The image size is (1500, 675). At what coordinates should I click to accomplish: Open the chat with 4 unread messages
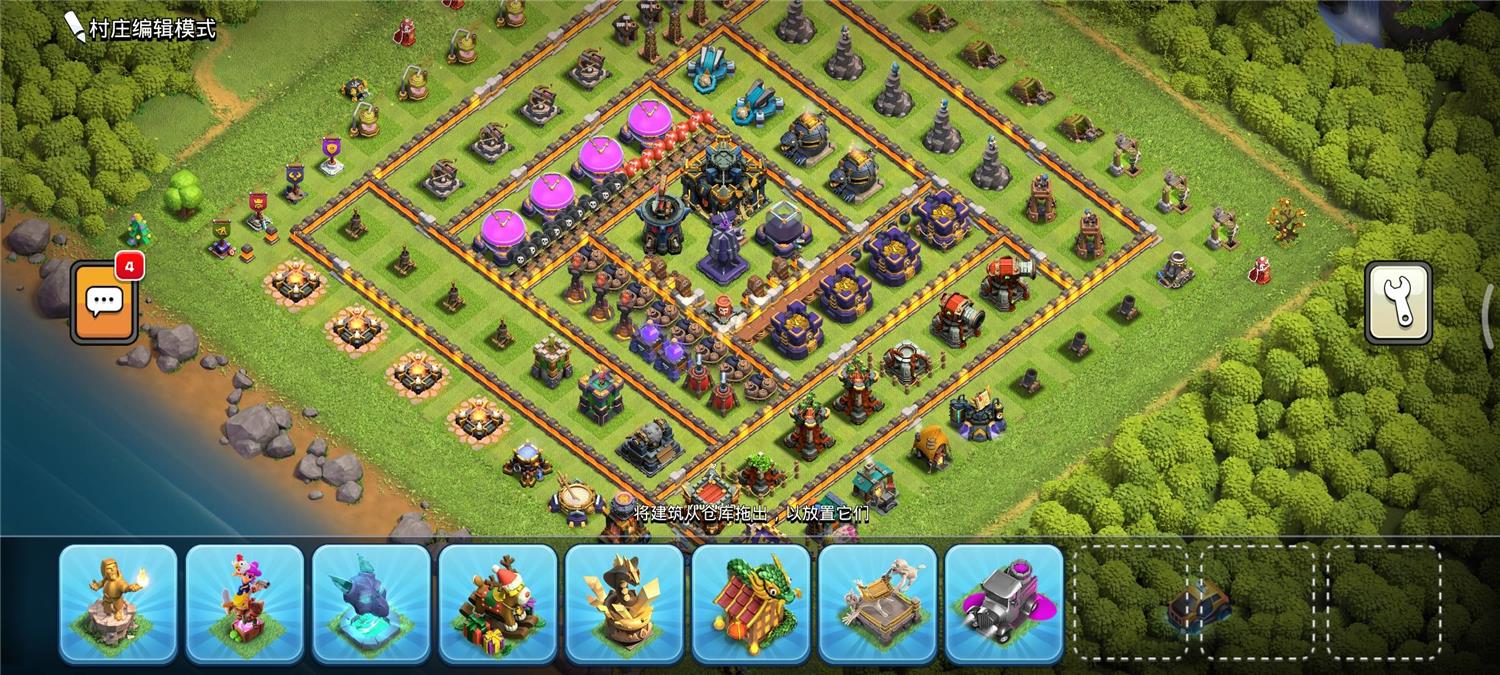pos(104,300)
